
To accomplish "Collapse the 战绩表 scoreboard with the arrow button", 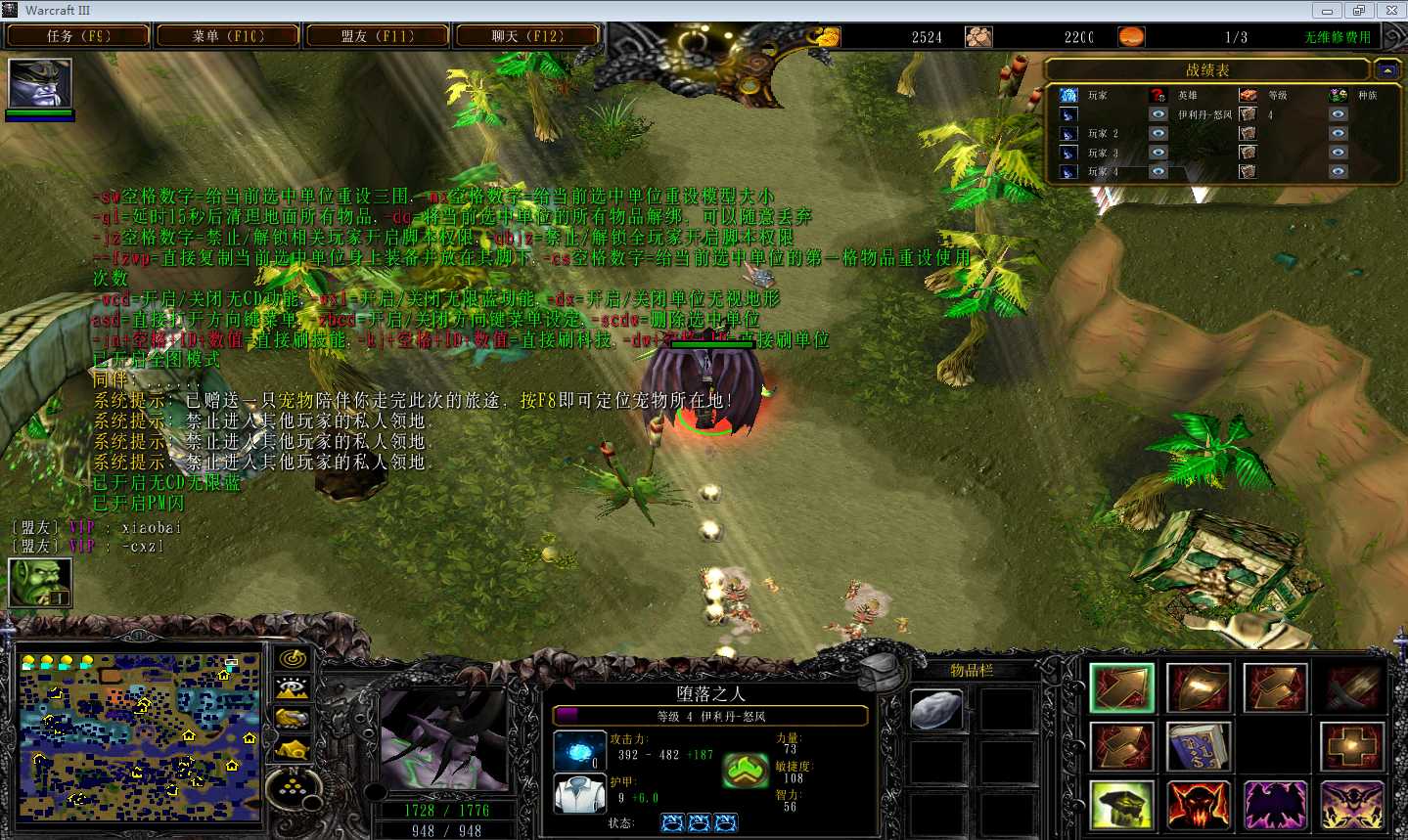I will (1385, 70).
